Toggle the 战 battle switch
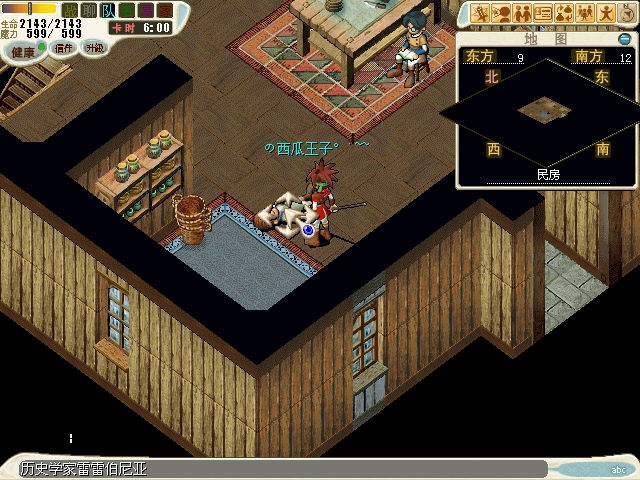 tap(70, 10)
